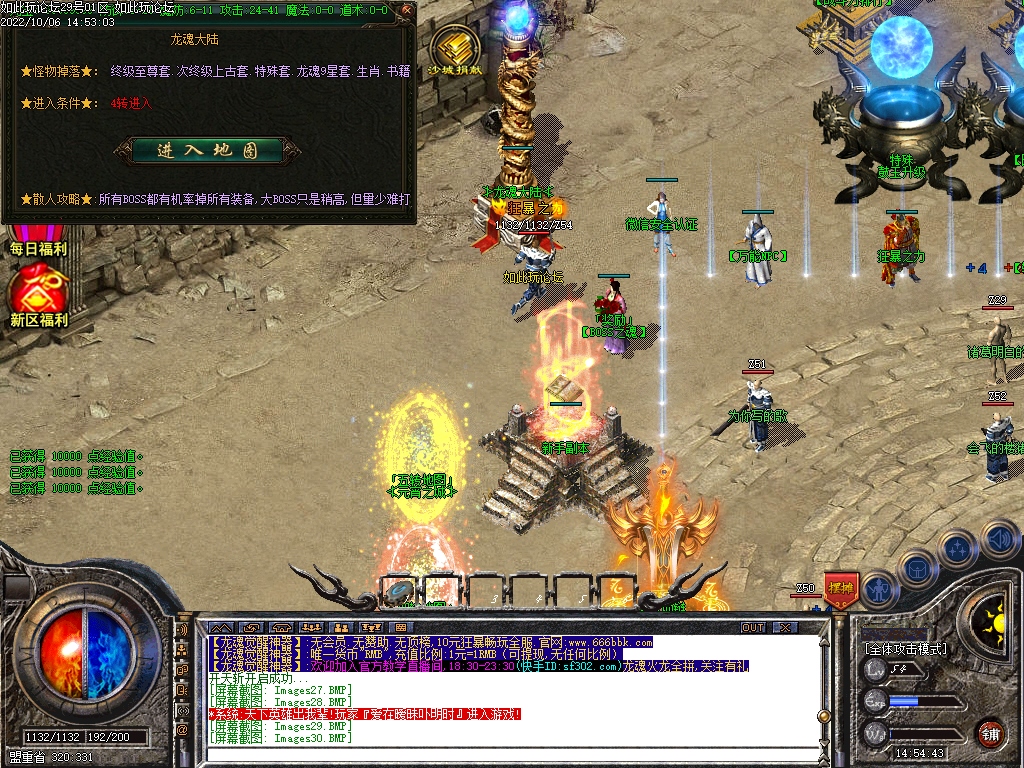Click the 进入地图 enter map button
The image size is (1024, 768).
207,150
